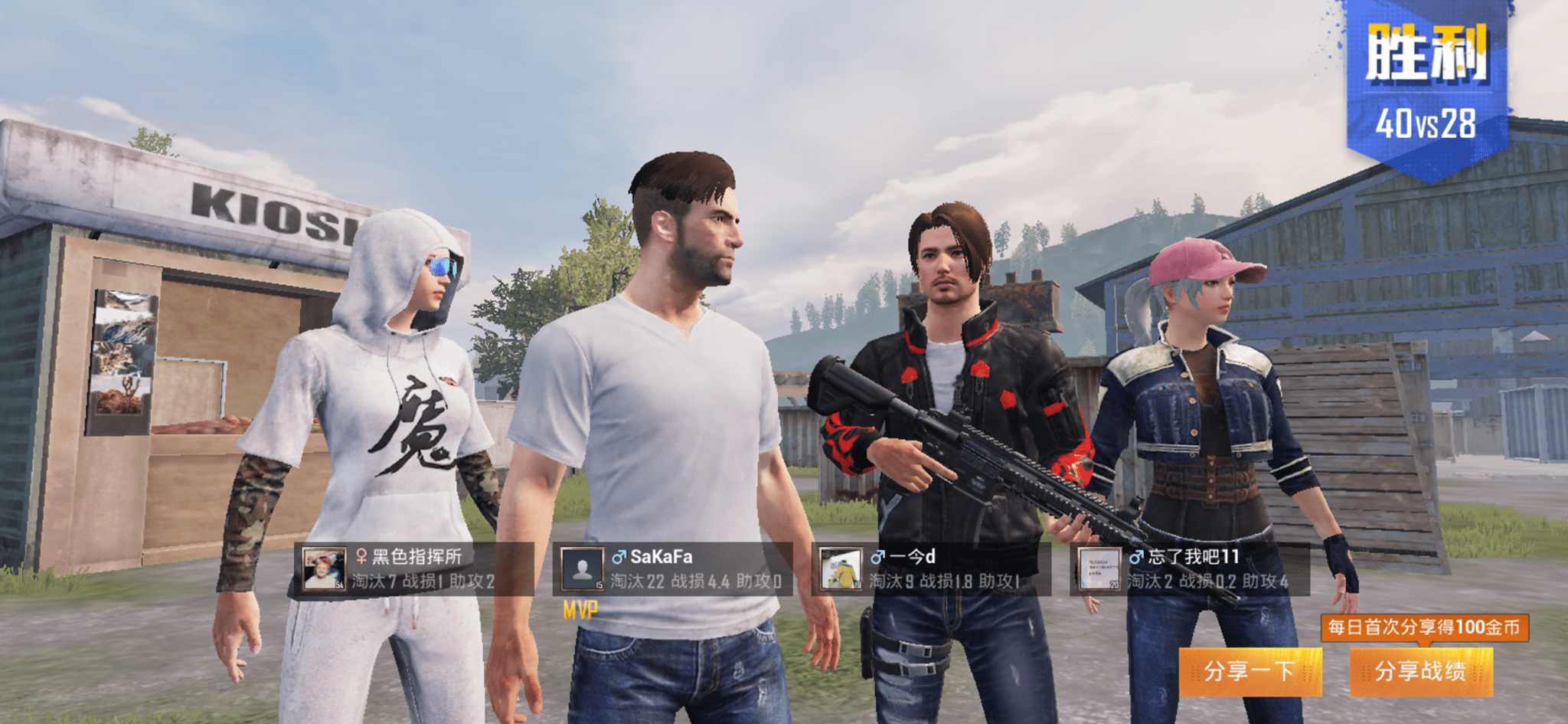
Task: Click the 分享一下 share button
Action: click(x=1249, y=671)
